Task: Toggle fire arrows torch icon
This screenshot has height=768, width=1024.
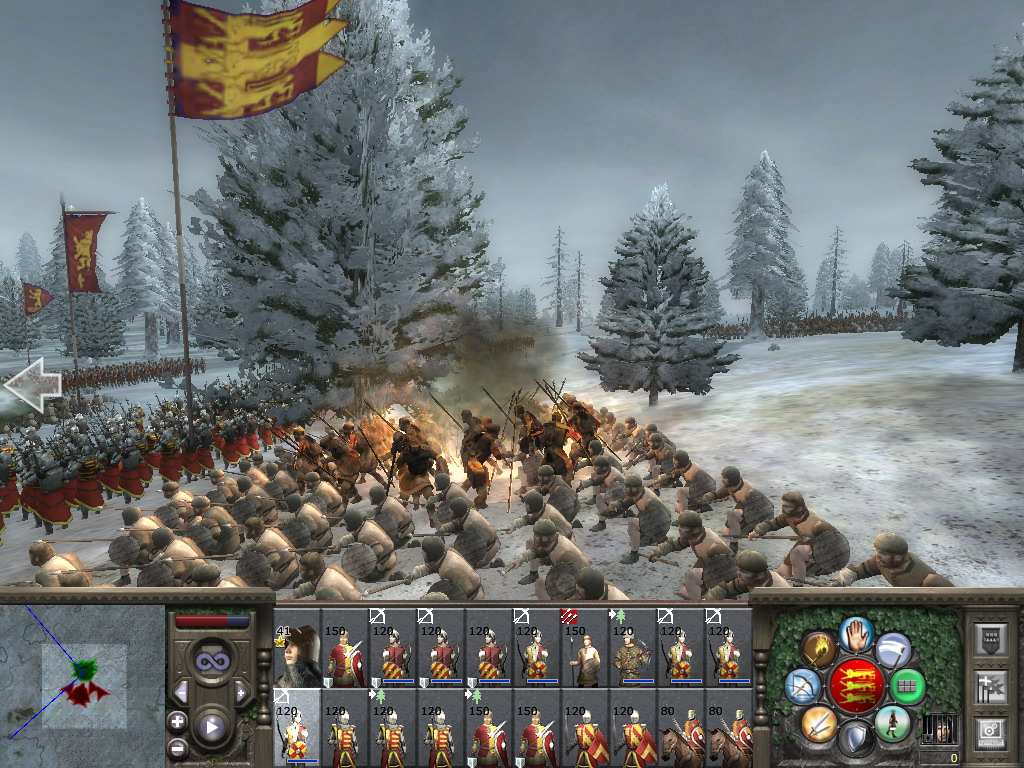Action: [x=819, y=649]
